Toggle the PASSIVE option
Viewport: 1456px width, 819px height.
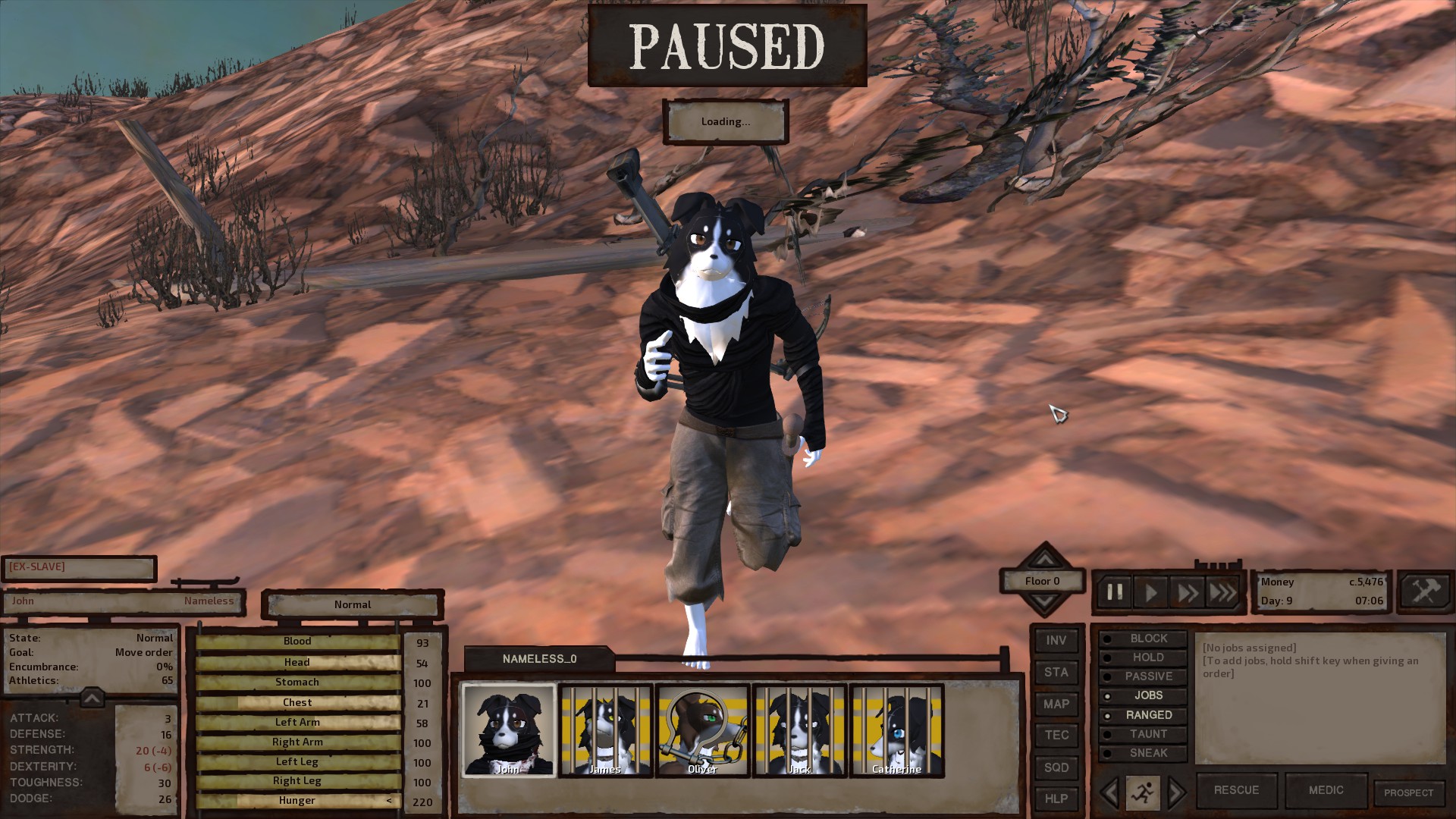pyautogui.click(x=1143, y=676)
